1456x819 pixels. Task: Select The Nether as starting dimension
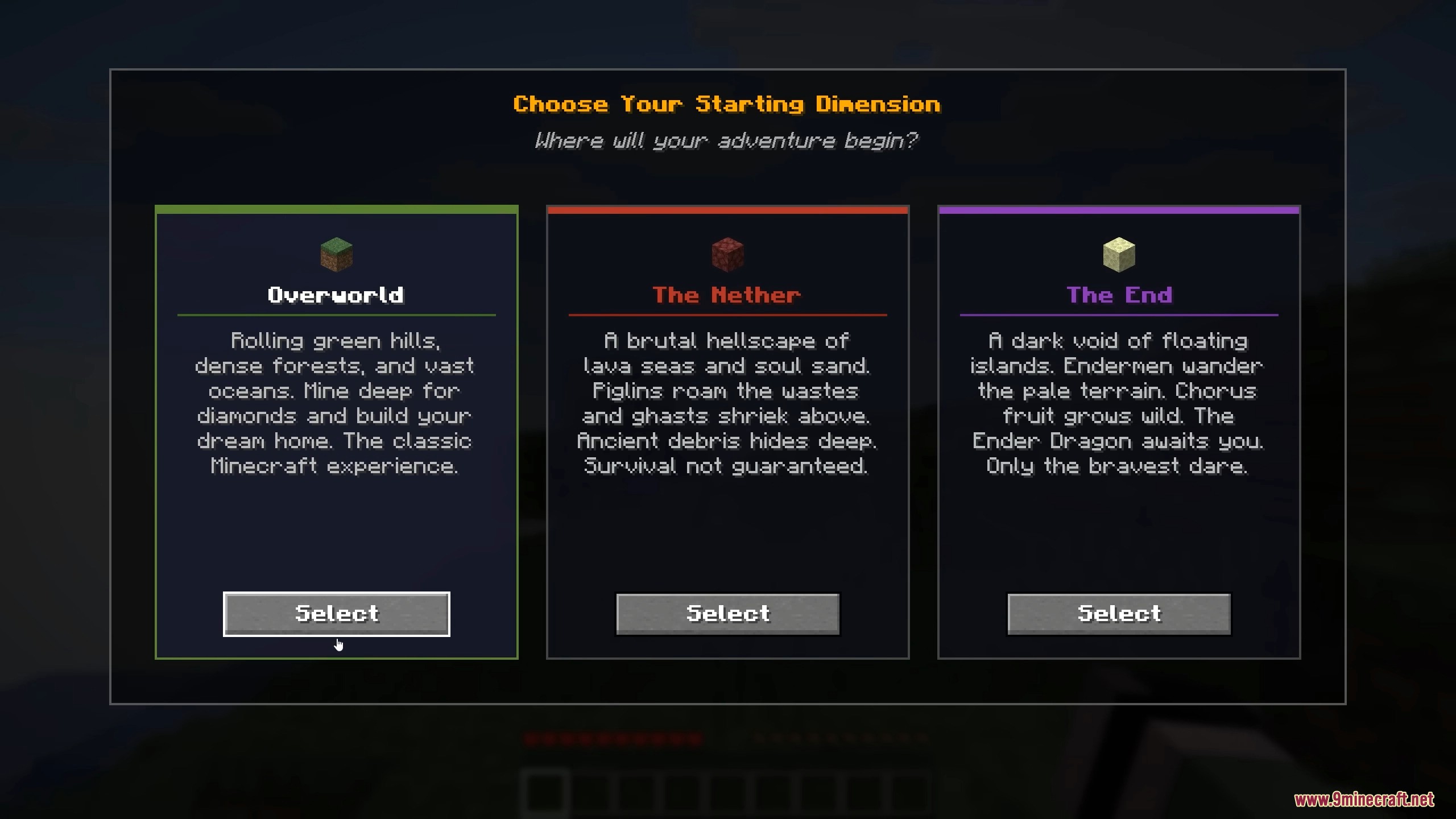(x=728, y=614)
